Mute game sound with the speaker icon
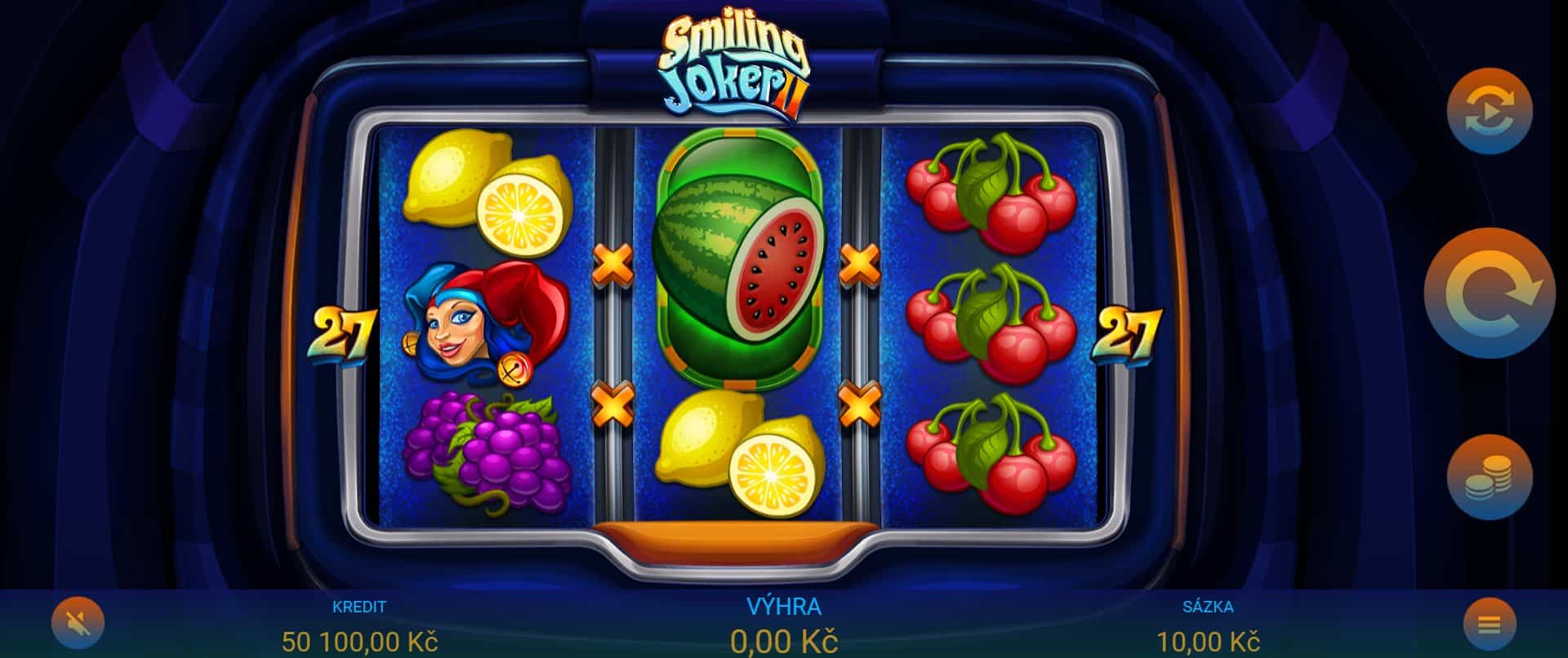 (78, 622)
